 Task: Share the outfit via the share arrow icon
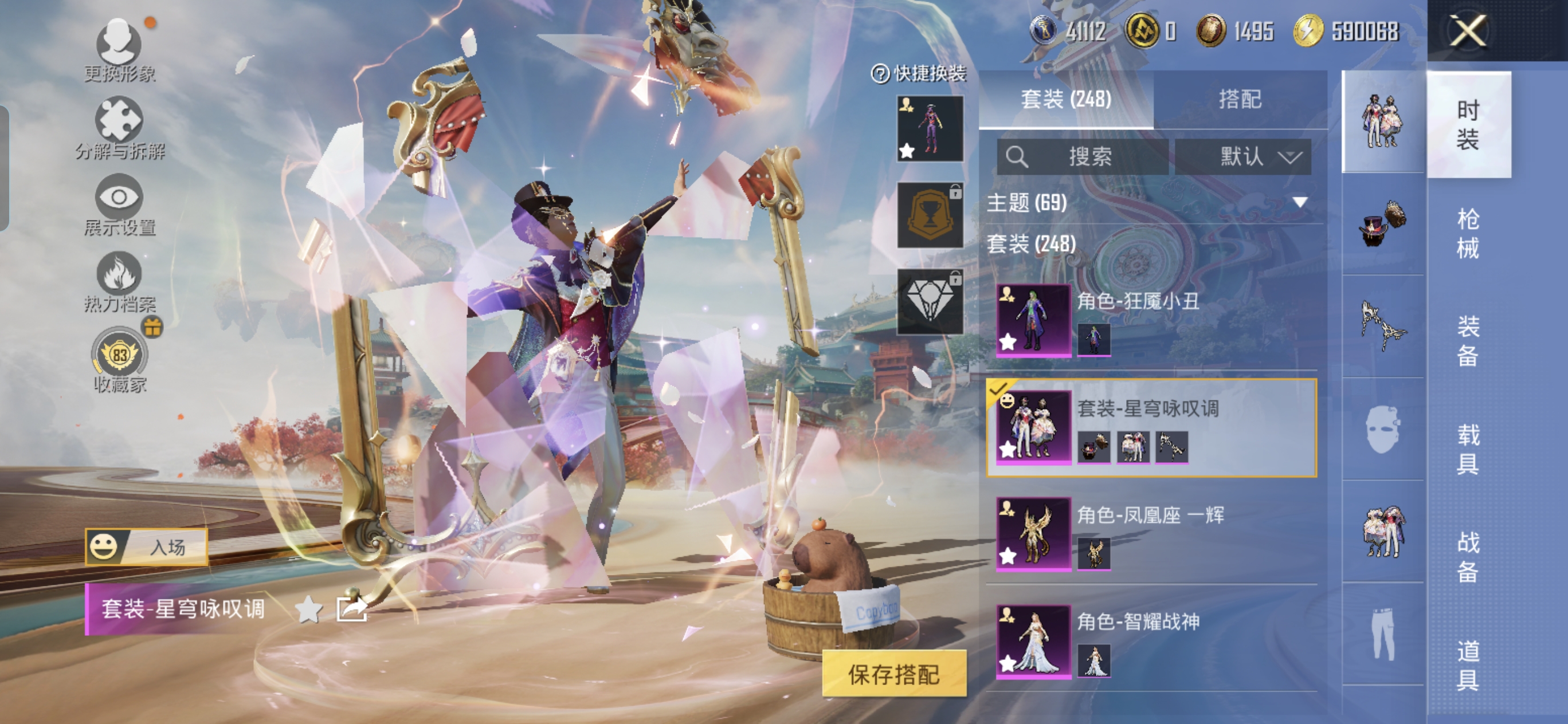352,609
